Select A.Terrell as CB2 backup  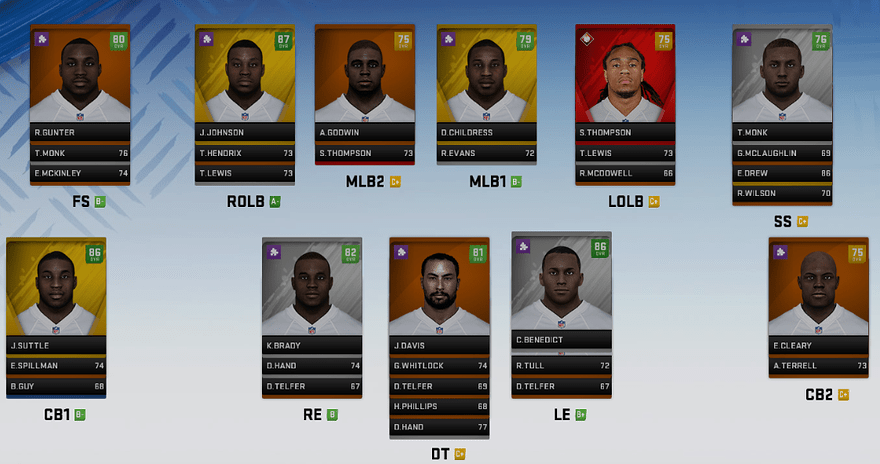(818, 366)
